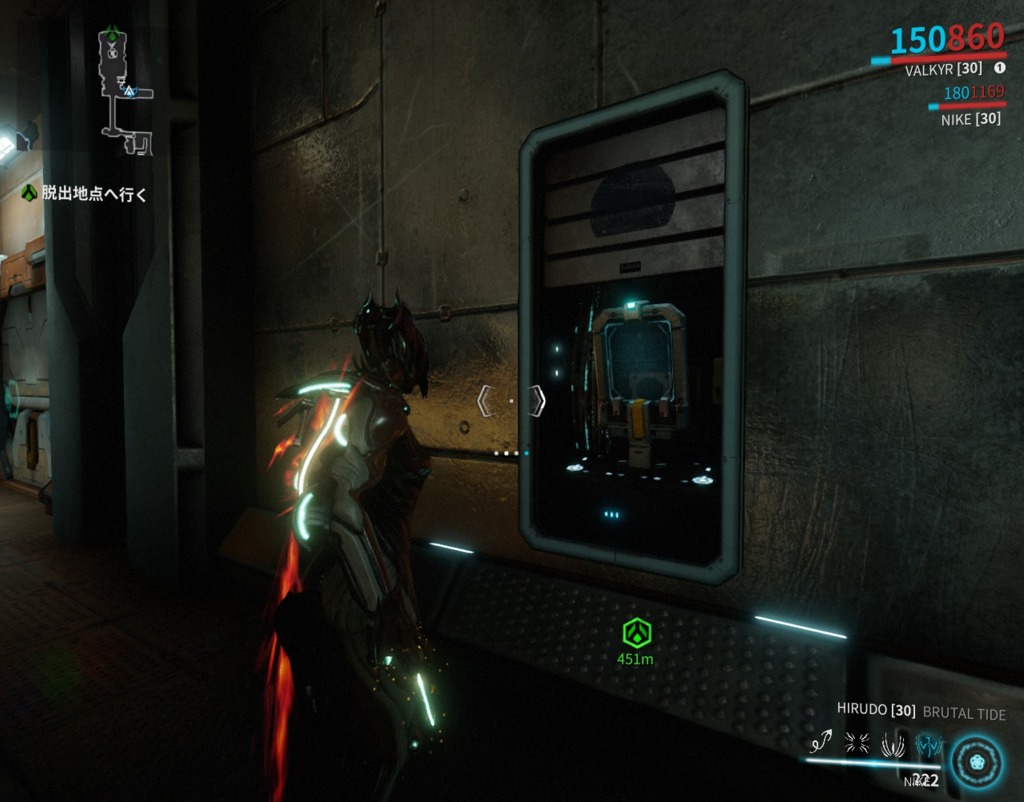Activate the glowing blue Hysteria ability icon
This screenshot has width=1024, height=802.
pos(929,745)
